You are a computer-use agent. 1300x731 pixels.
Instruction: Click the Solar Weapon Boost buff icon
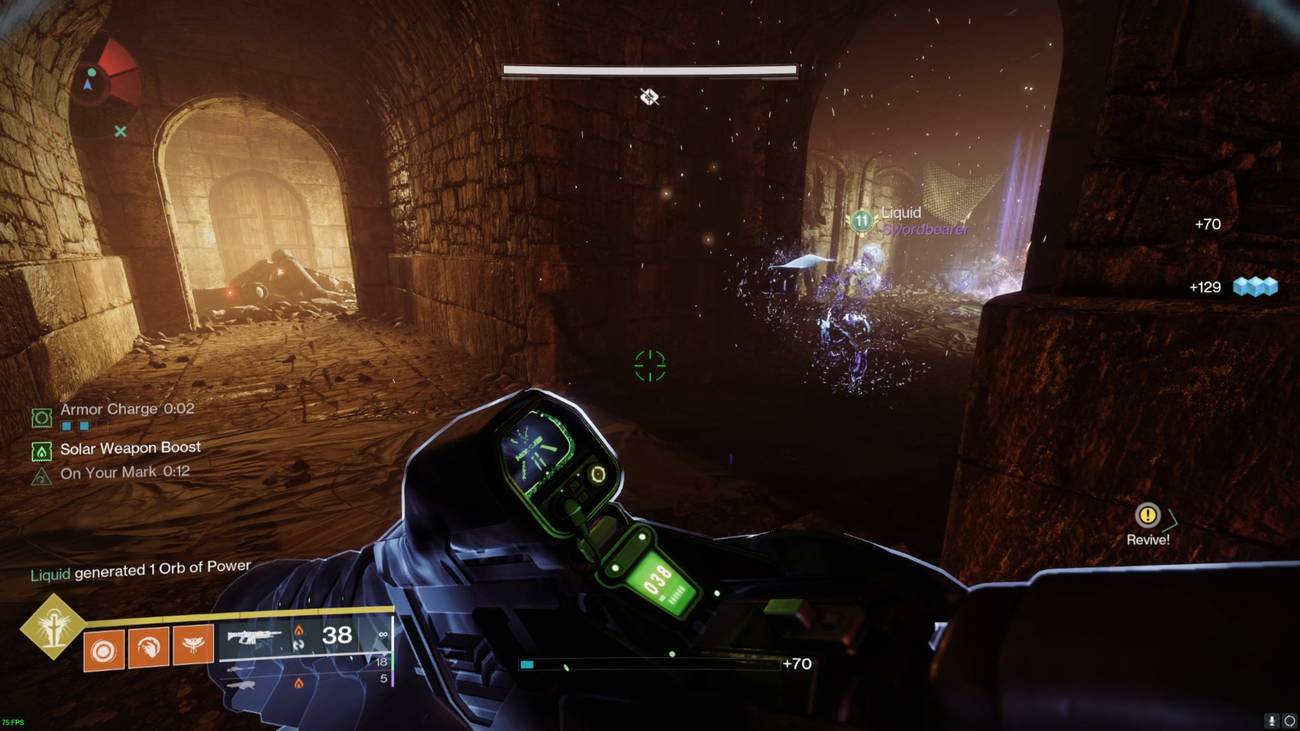(x=42, y=448)
